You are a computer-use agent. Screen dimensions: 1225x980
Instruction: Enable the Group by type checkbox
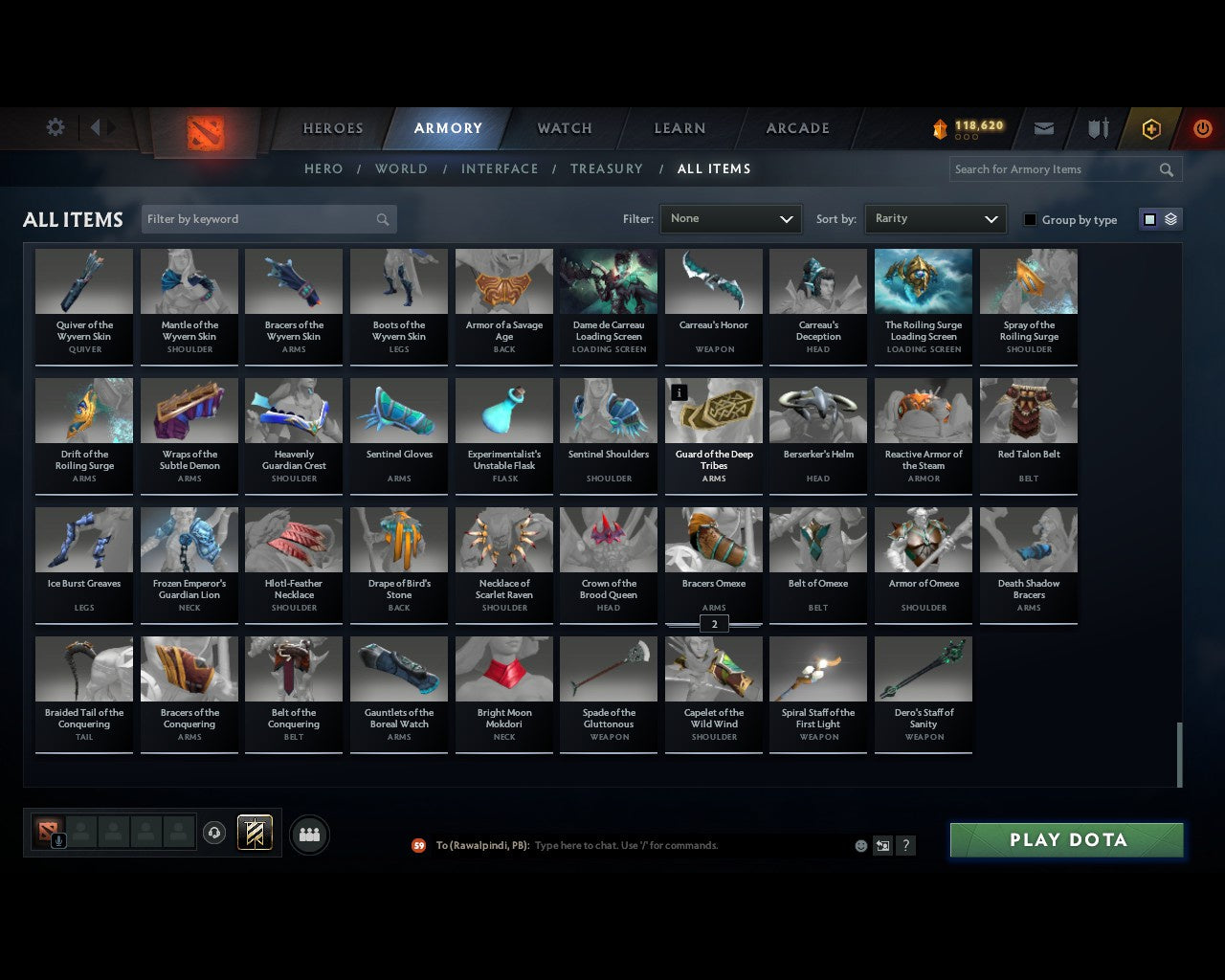pyautogui.click(x=1030, y=219)
